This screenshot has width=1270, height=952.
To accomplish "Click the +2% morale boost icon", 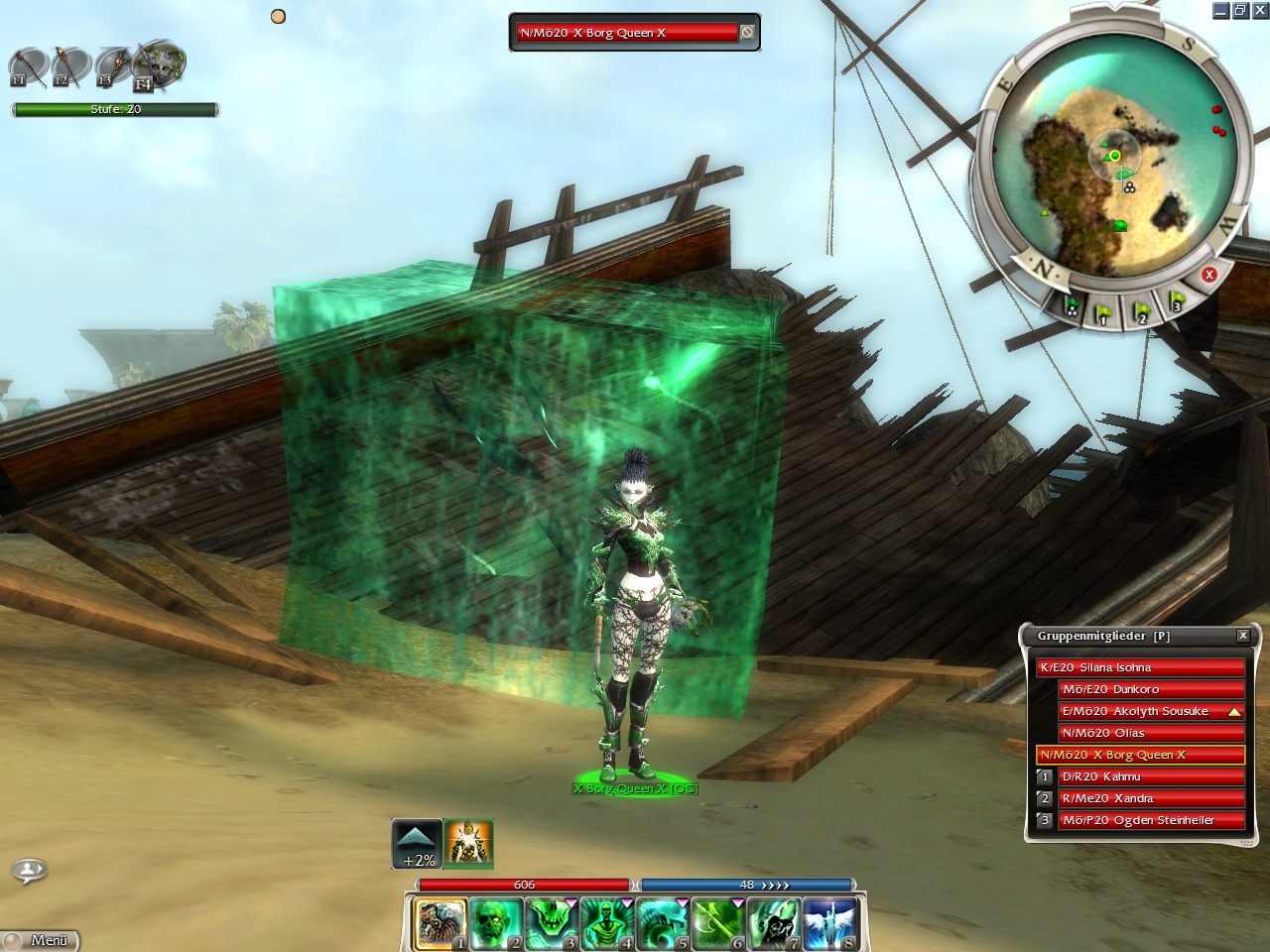I will point(418,845).
